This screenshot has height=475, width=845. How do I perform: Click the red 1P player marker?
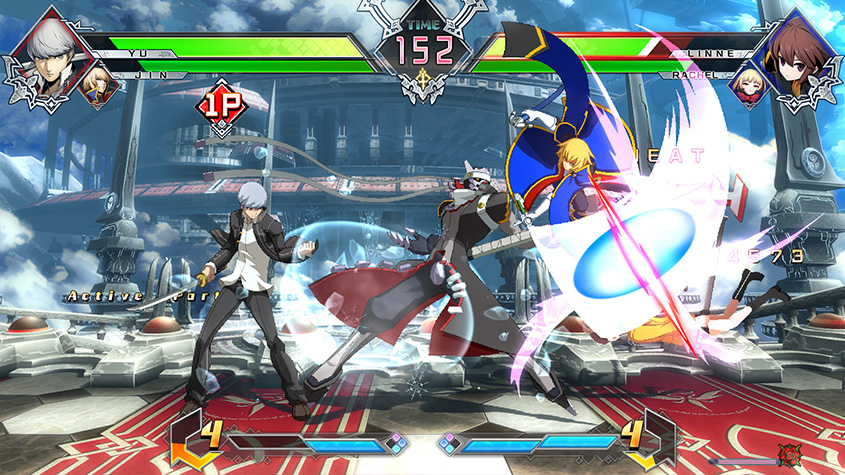click(222, 104)
